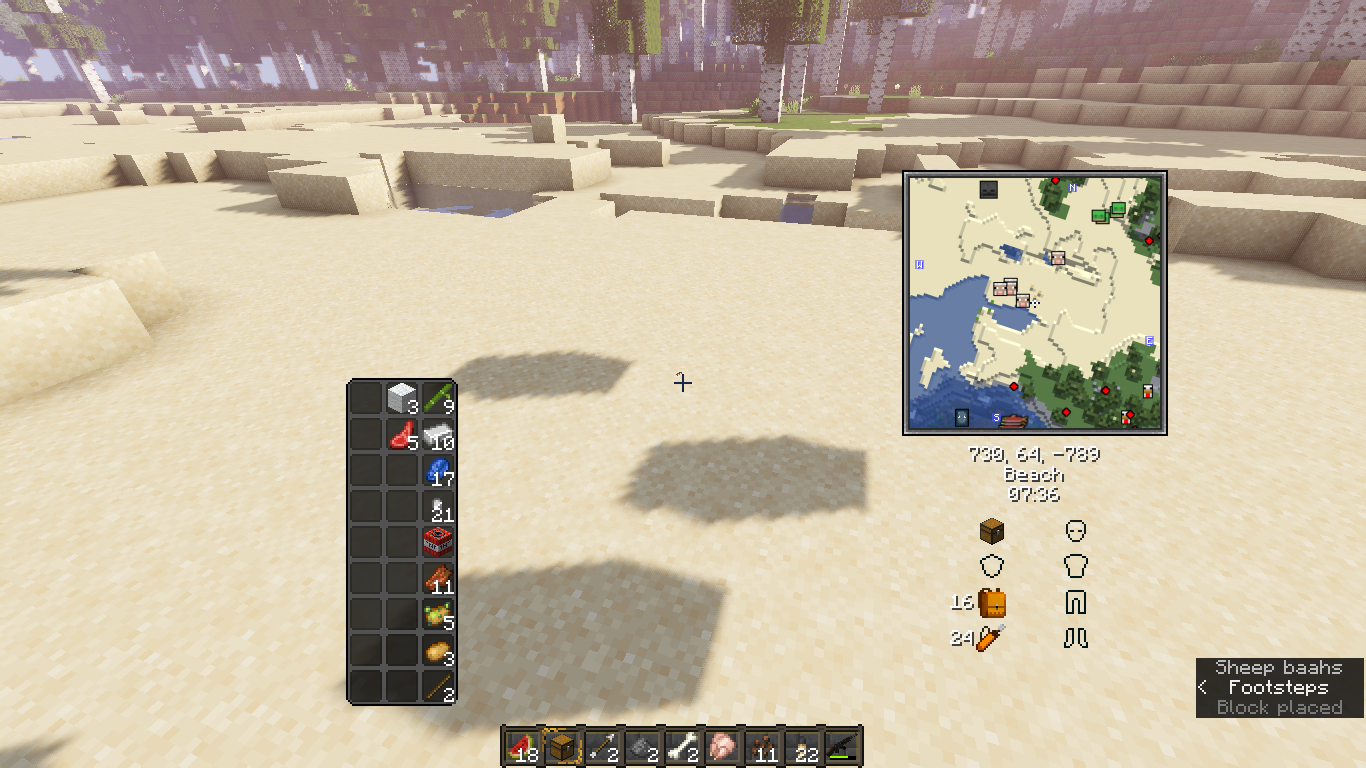Pick the potato inventory slot
Viewport: 1366px width, 768px height.
click(x=437, y=651)
